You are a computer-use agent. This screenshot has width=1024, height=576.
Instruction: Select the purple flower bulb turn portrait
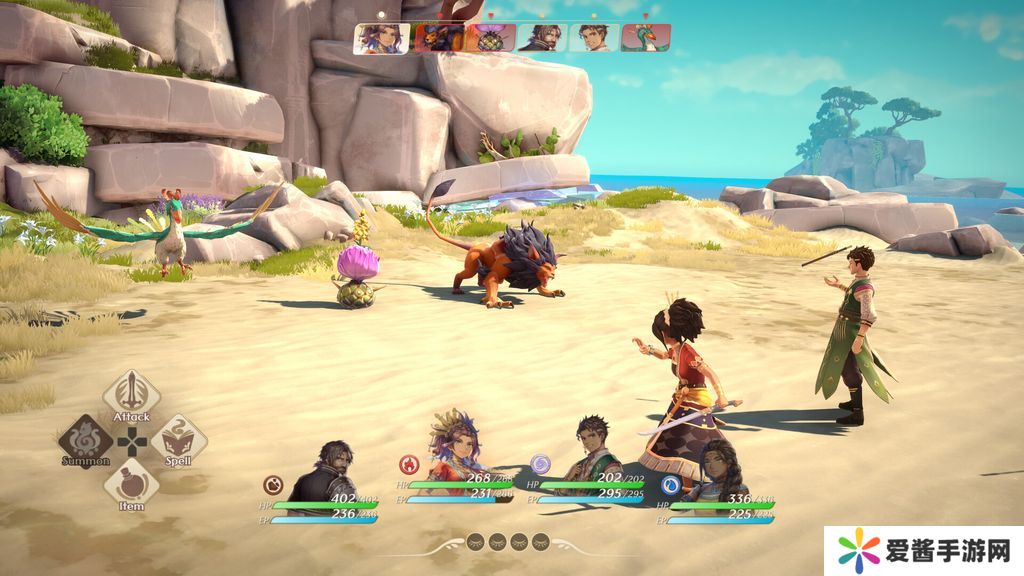point(490,38)
